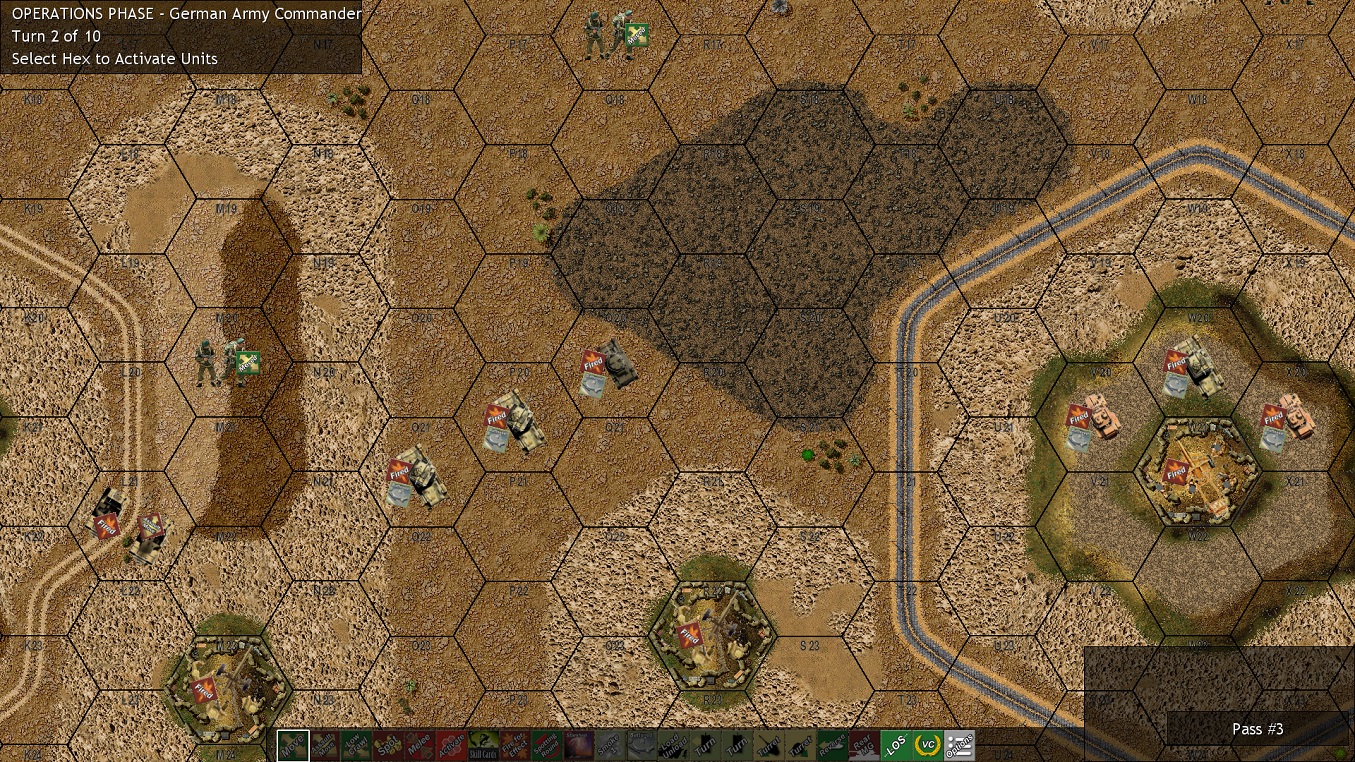Initiate Melee with the melee icon
The image size is (1355, 762).
420,745
